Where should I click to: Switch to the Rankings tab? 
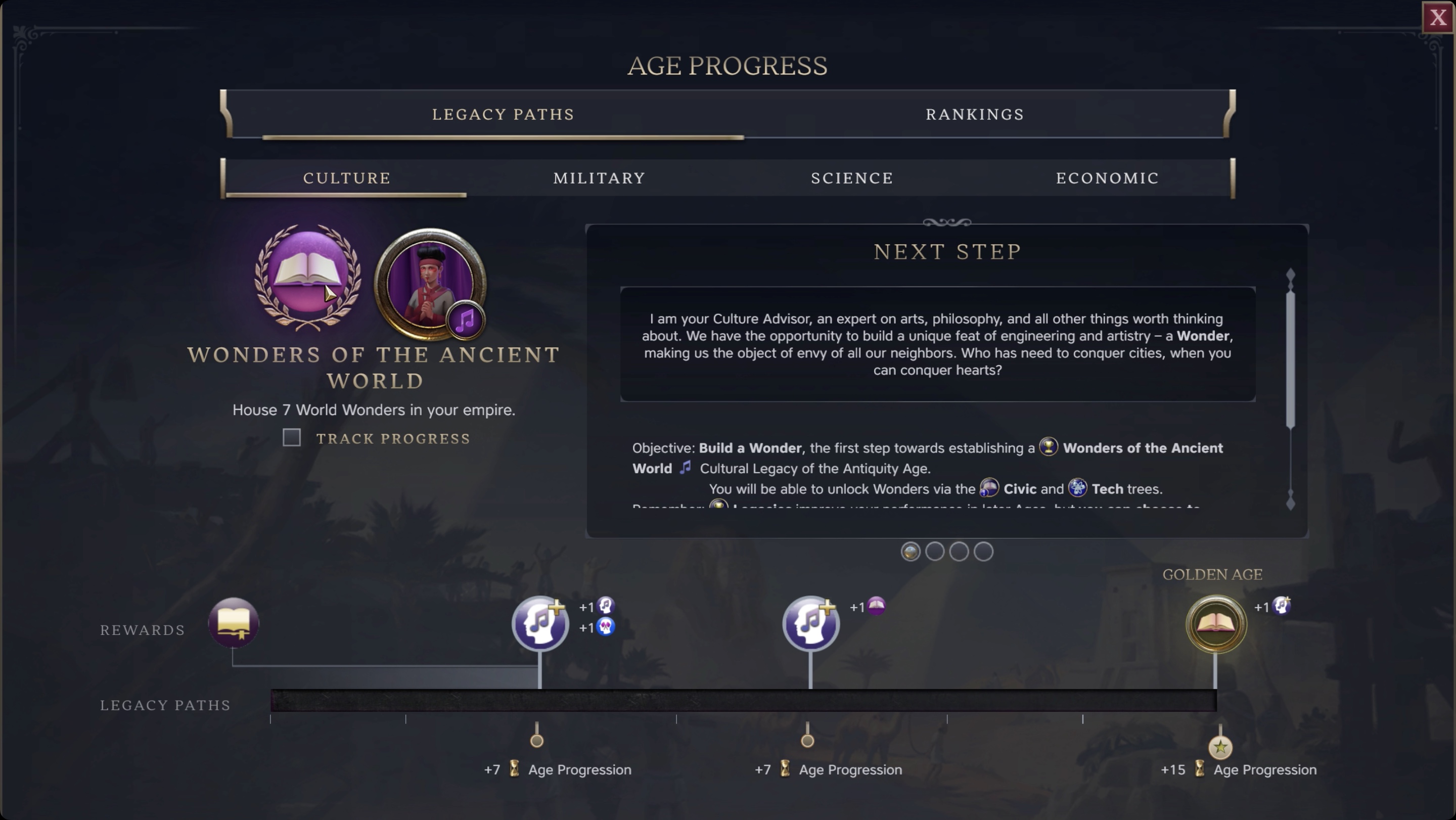click(x=974, y=114)
